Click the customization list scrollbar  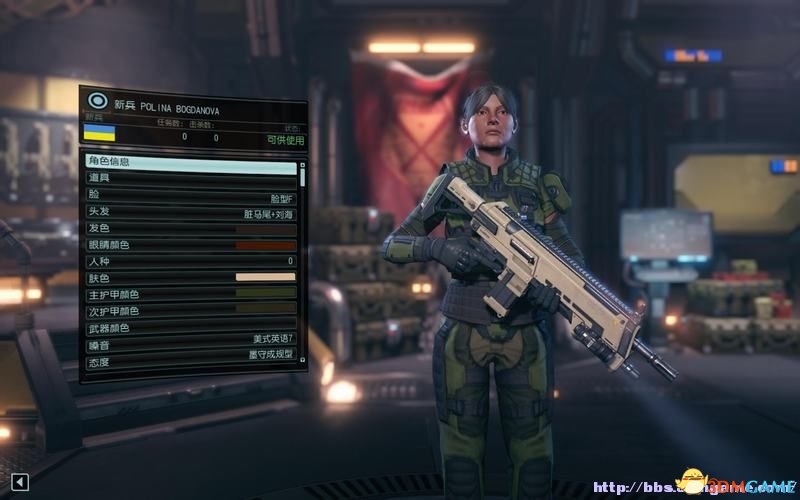[303, 175]
